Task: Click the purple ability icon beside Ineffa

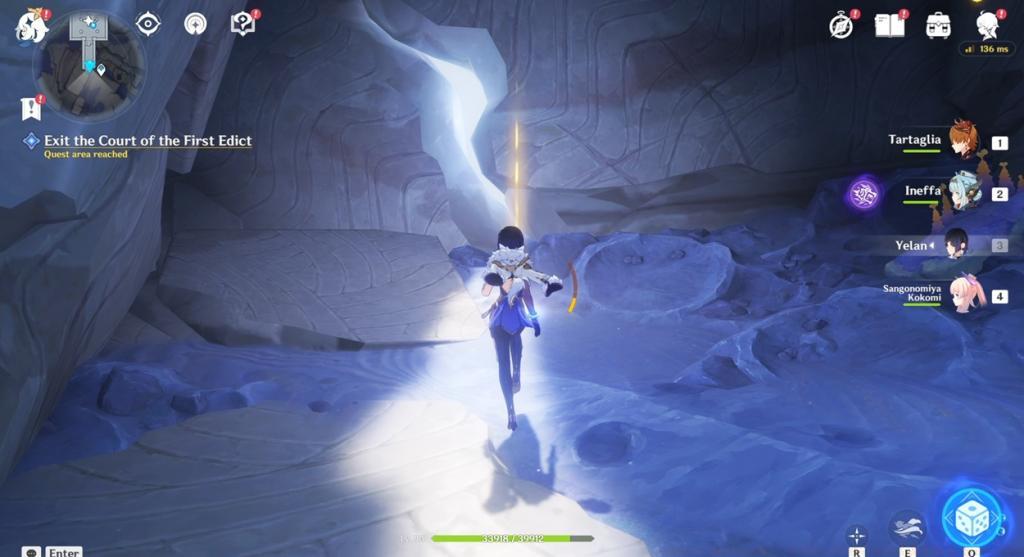Action: pos(863,193)
